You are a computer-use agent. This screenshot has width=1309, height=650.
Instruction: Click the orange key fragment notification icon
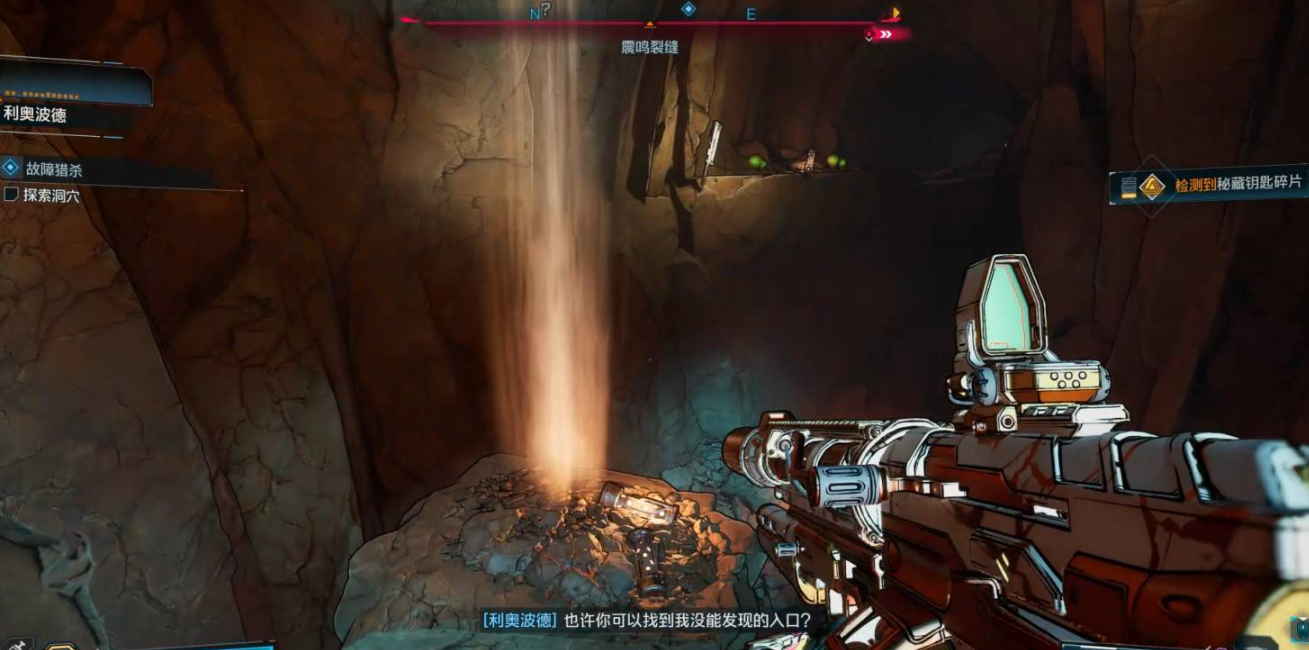(1152, 185)
